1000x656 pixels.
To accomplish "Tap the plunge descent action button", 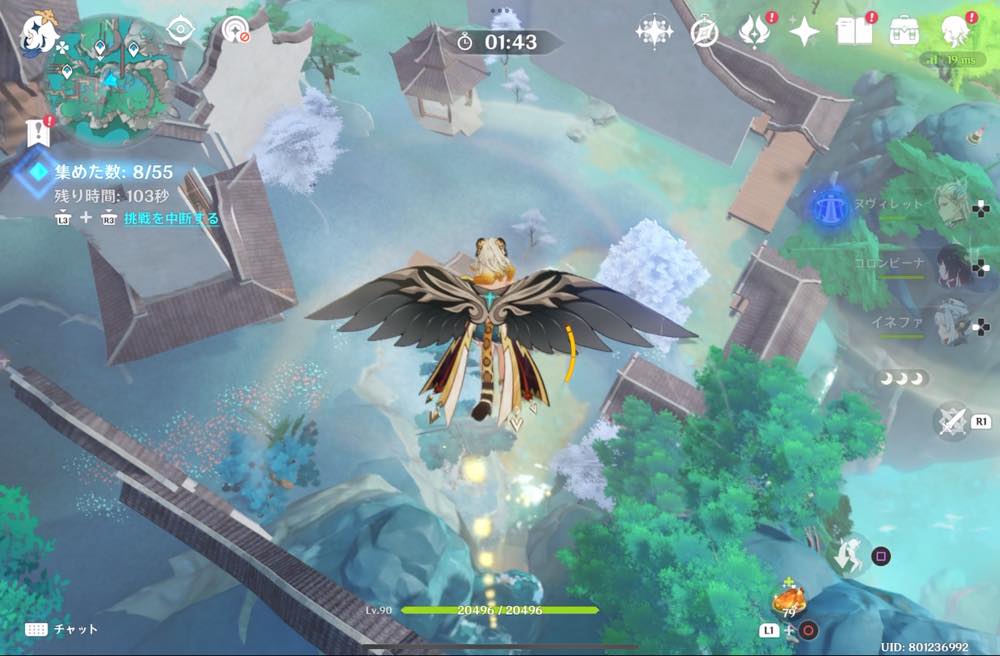I will 851,553.
